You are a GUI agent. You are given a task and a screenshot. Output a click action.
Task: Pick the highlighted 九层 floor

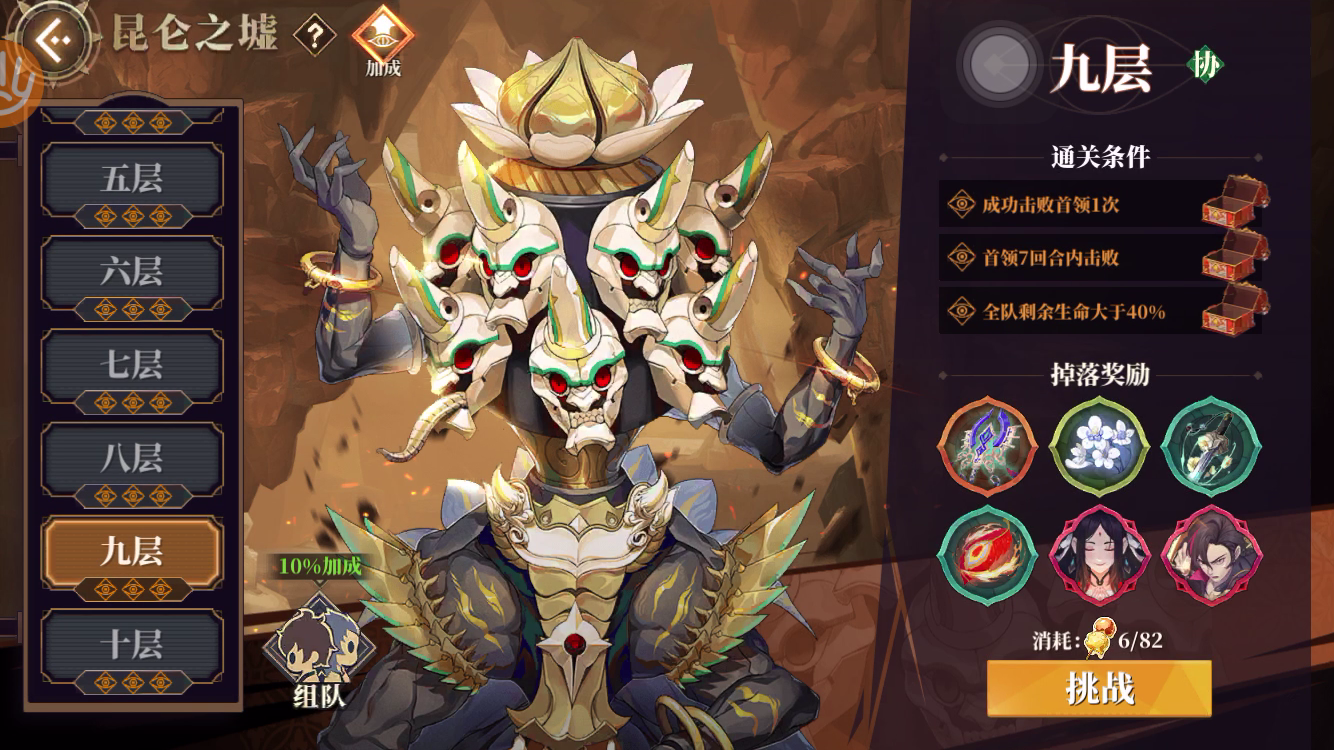point(131,553)
